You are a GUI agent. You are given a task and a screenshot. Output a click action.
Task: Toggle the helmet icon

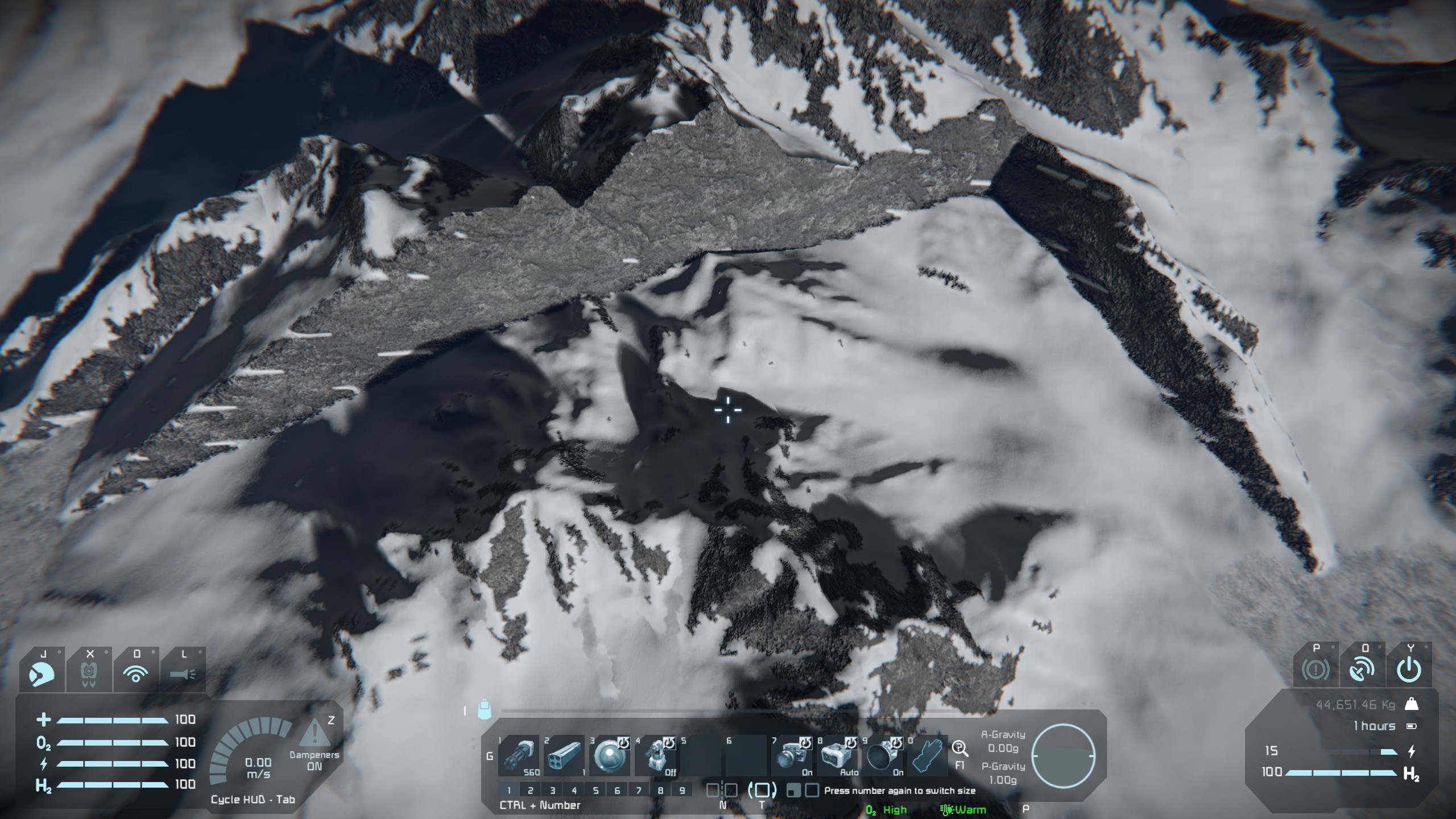42,673
